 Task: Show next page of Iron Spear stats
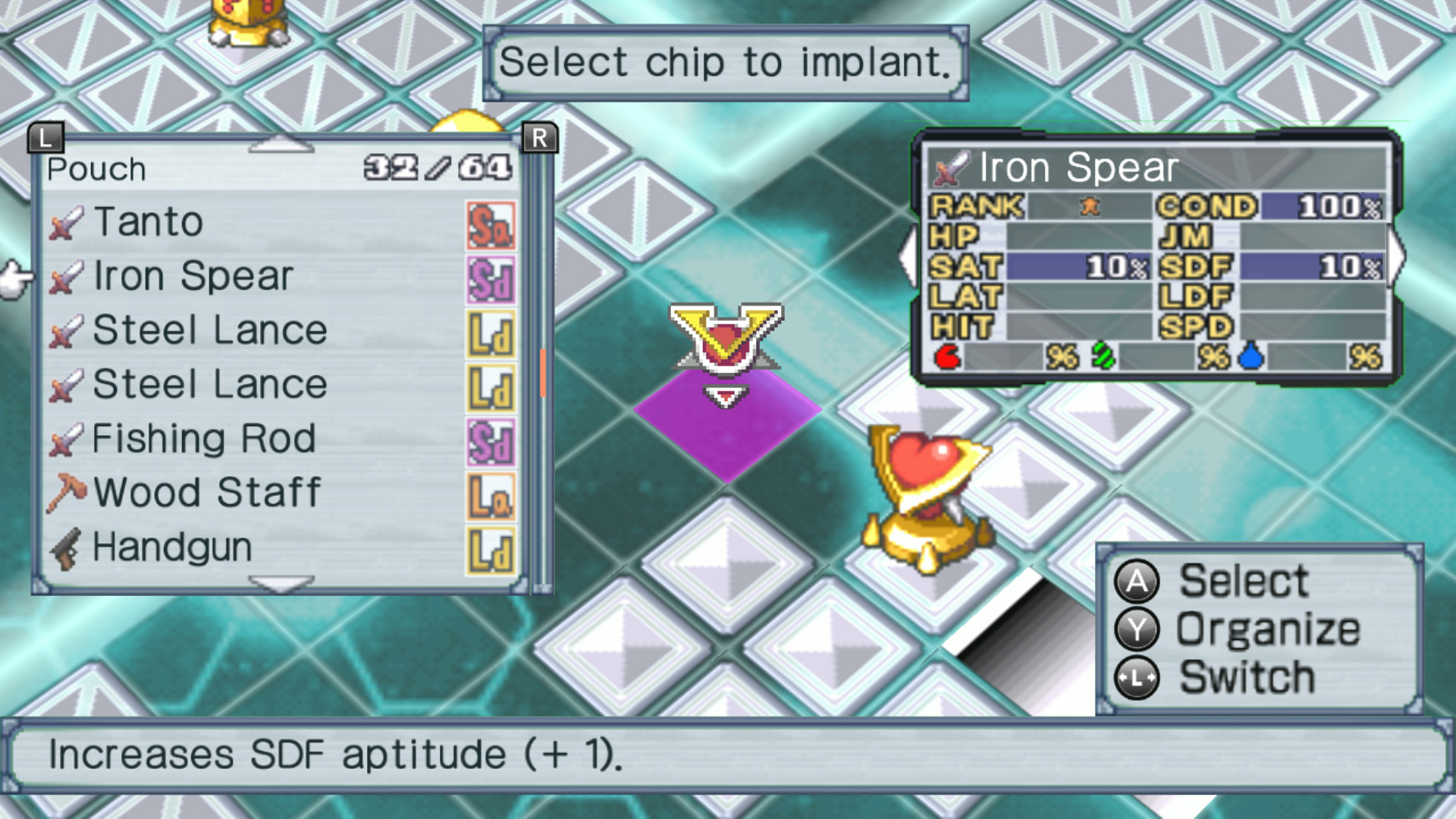pyautogui.click(x=1396, y=258)
